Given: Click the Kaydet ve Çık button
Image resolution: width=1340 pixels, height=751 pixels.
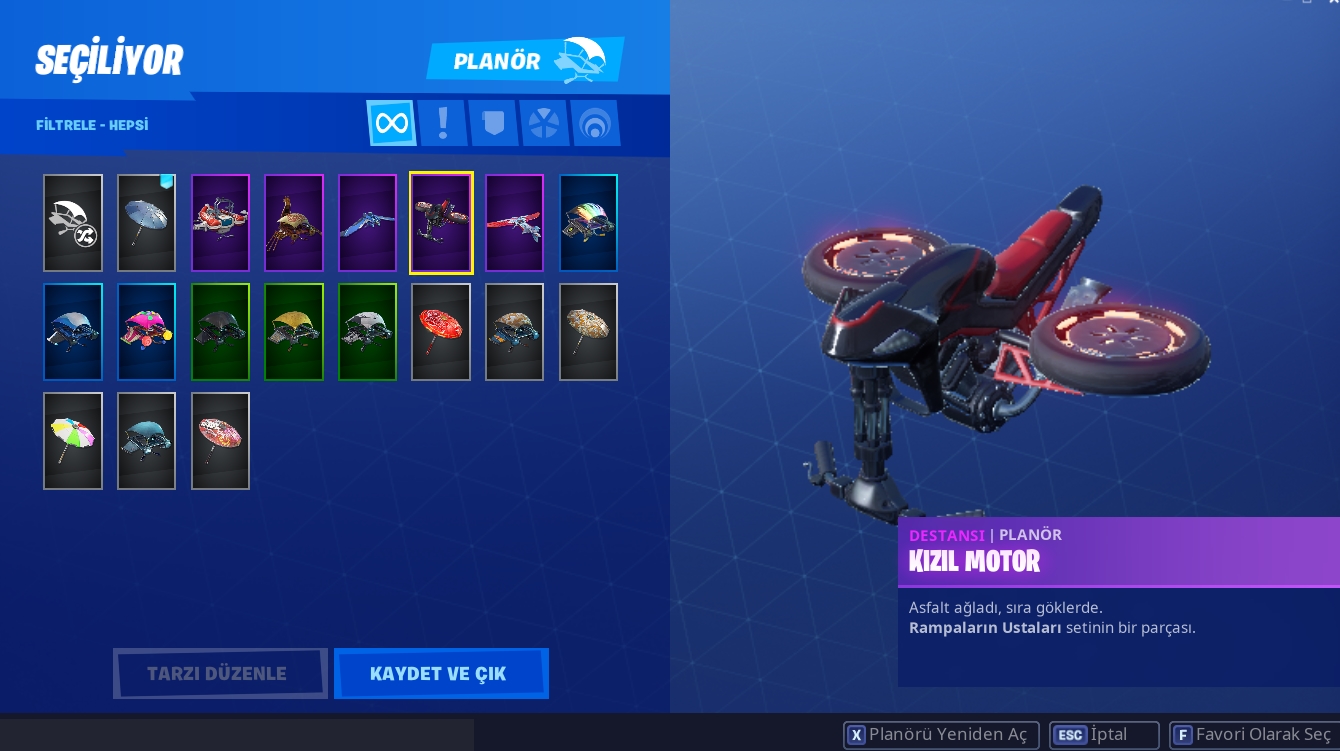Looking at the screenshot, I should click(x=440, y=673).
